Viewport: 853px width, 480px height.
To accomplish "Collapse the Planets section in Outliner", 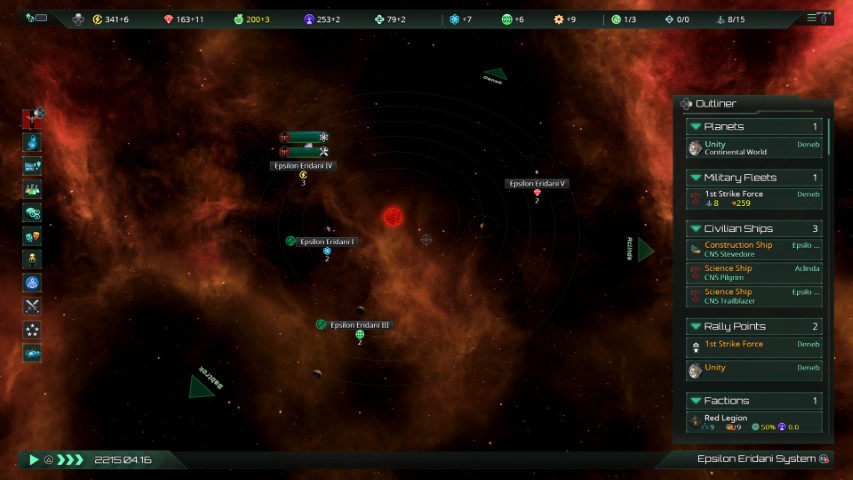I will pos(695,127).
